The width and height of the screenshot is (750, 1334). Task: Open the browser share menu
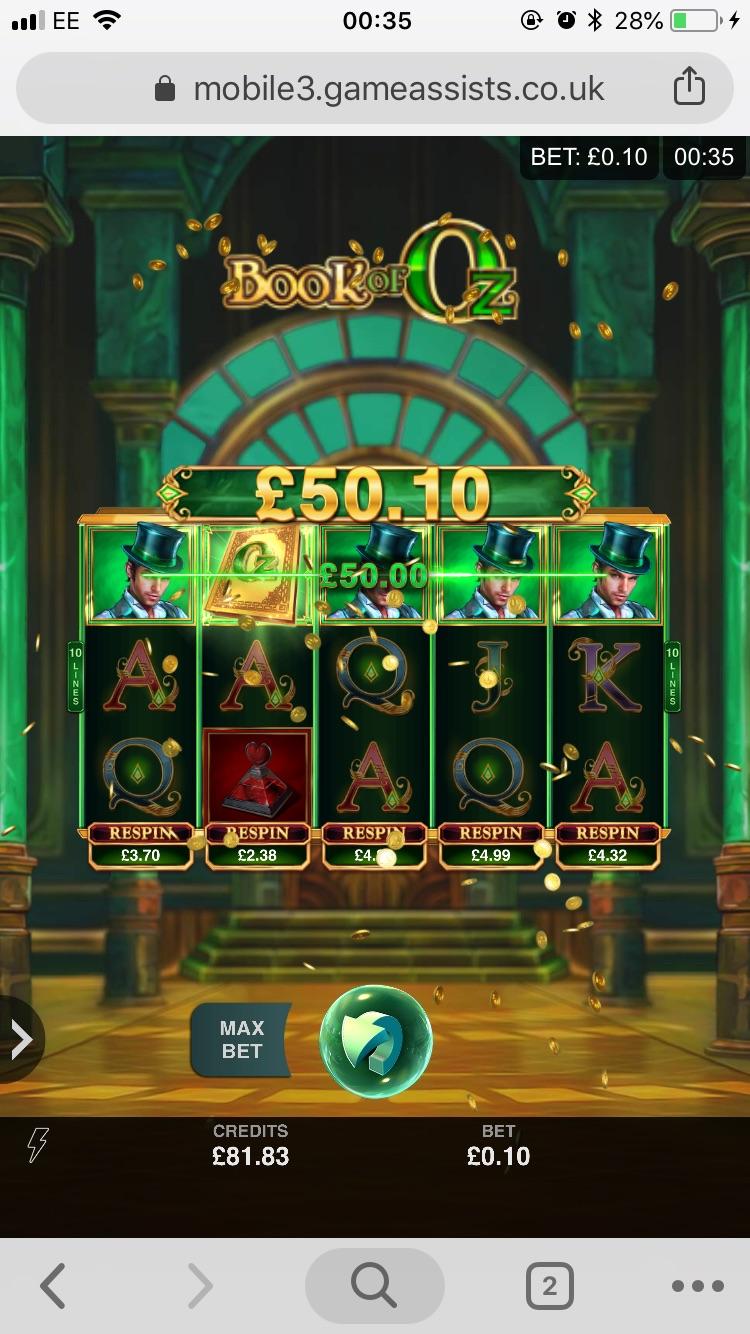[x=689, y=88]
